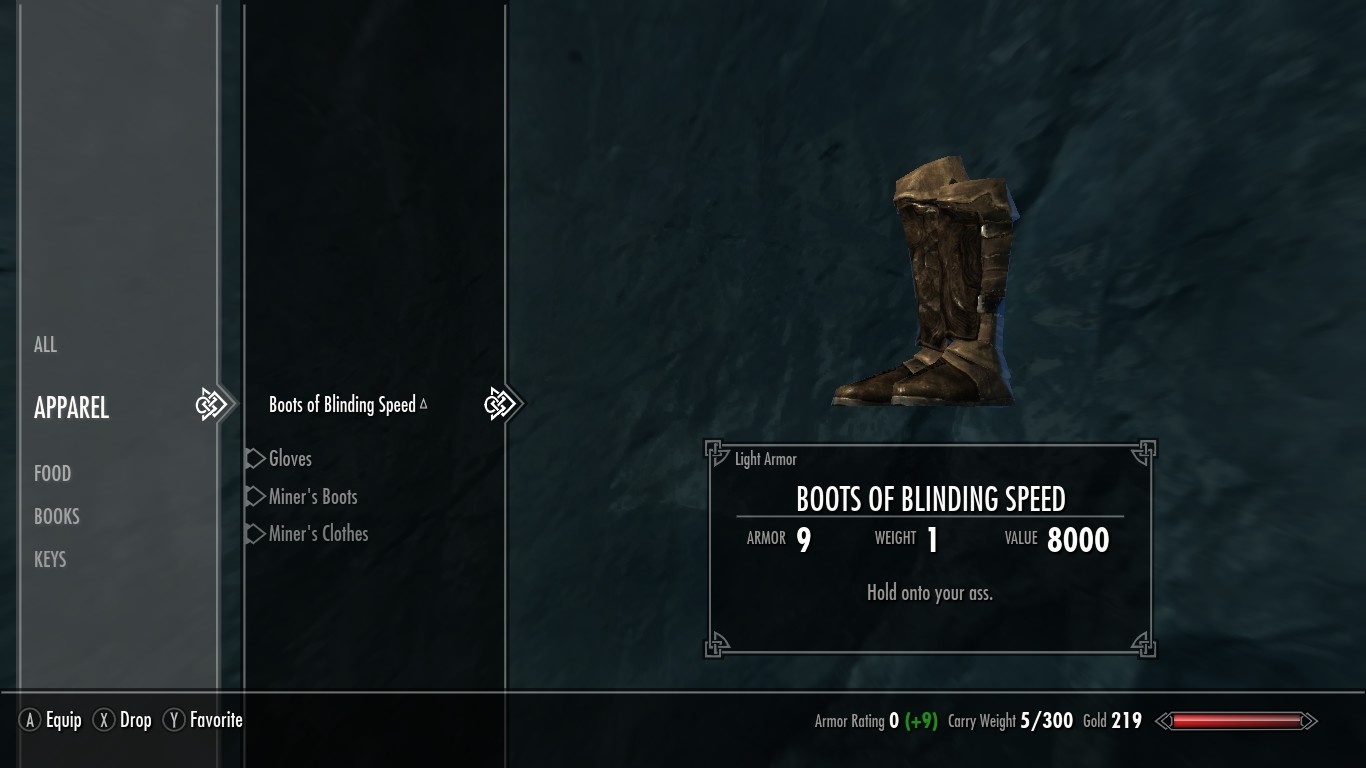This screenshot has width=1366, height=768.
Task: Select the Miner's Boots entry
Action: (313, 497)
